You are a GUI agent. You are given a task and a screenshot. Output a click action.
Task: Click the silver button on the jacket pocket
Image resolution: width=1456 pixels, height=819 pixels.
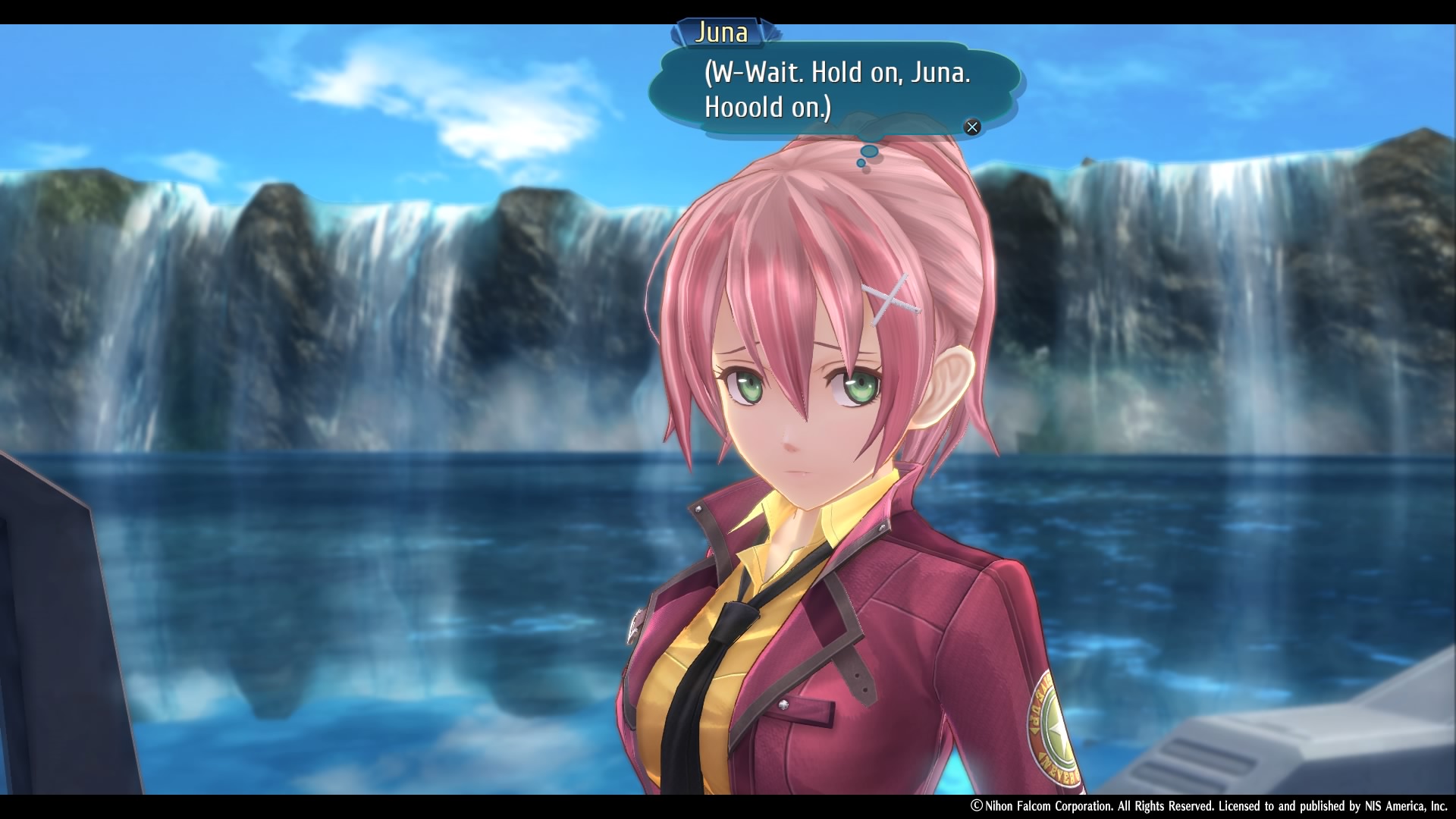[783, 704]
